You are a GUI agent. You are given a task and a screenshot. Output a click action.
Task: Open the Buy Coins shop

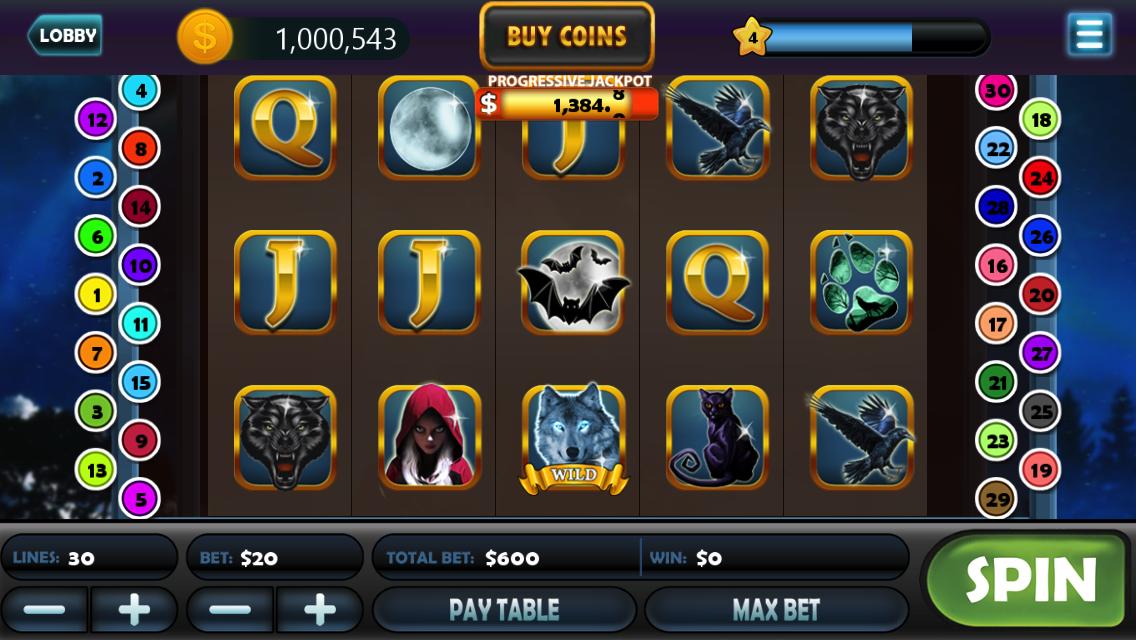pos(567,37)
